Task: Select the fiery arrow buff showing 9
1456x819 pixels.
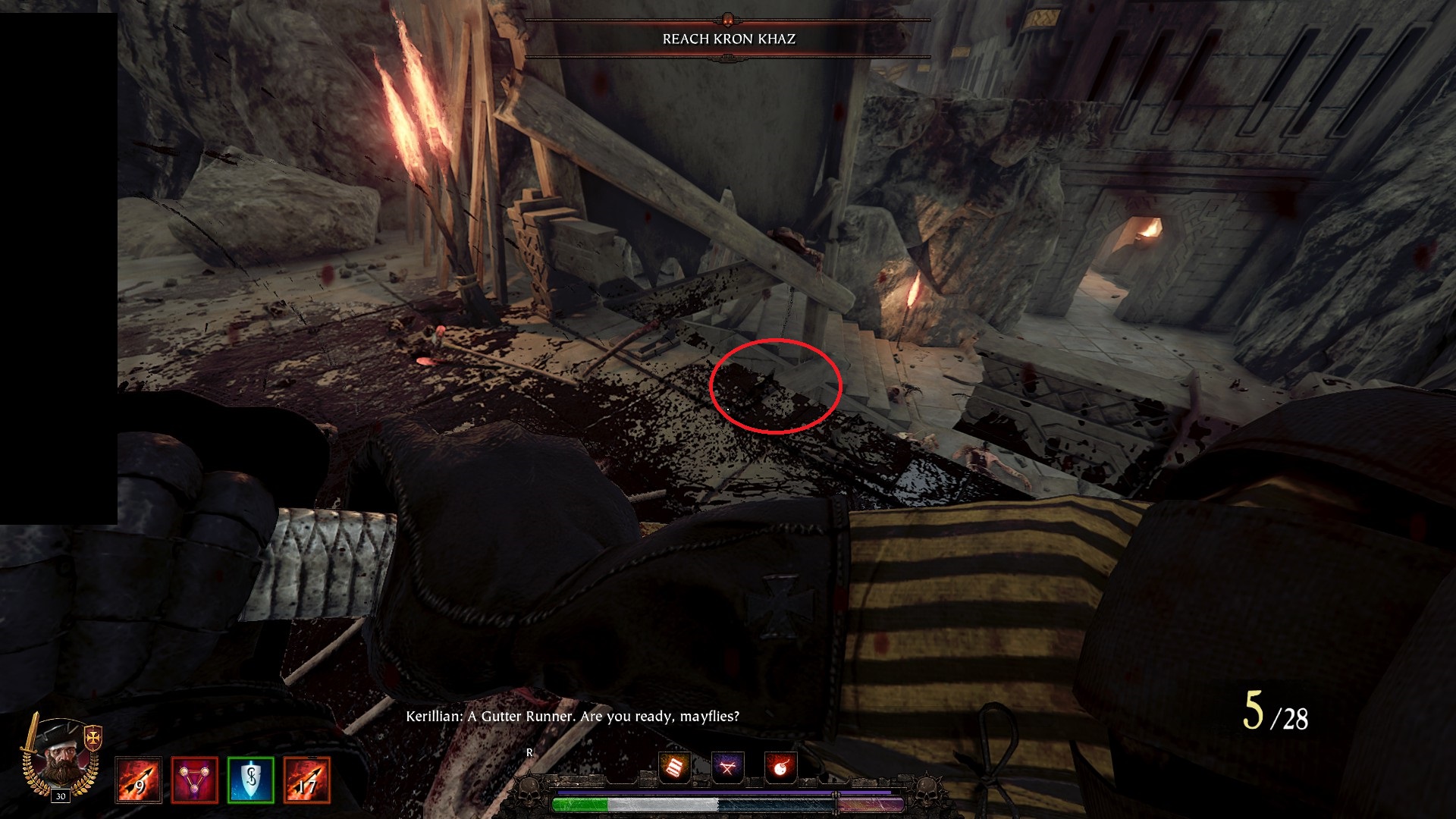Action: click(x=138, y=780)
